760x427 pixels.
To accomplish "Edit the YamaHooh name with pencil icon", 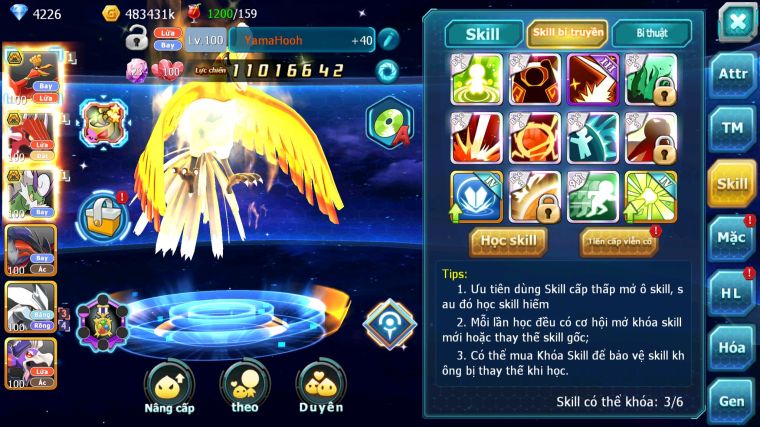I will click(388, 40).
